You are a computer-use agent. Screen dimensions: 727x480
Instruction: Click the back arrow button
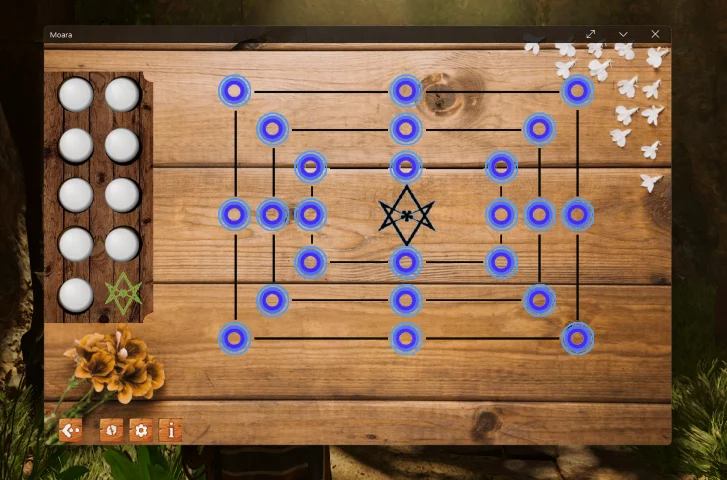tap(70, 430)
